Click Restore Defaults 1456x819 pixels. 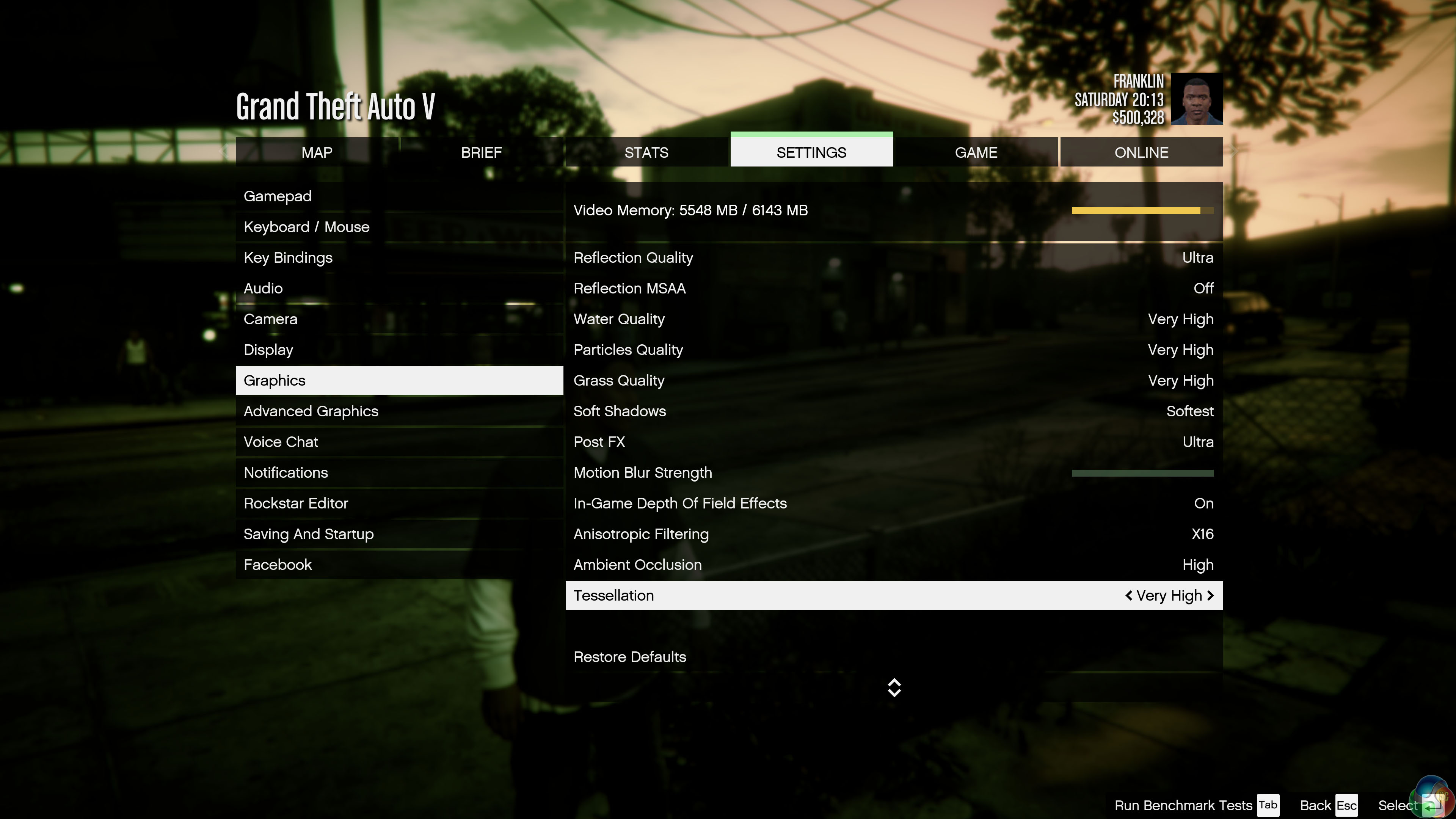point(630,657)
